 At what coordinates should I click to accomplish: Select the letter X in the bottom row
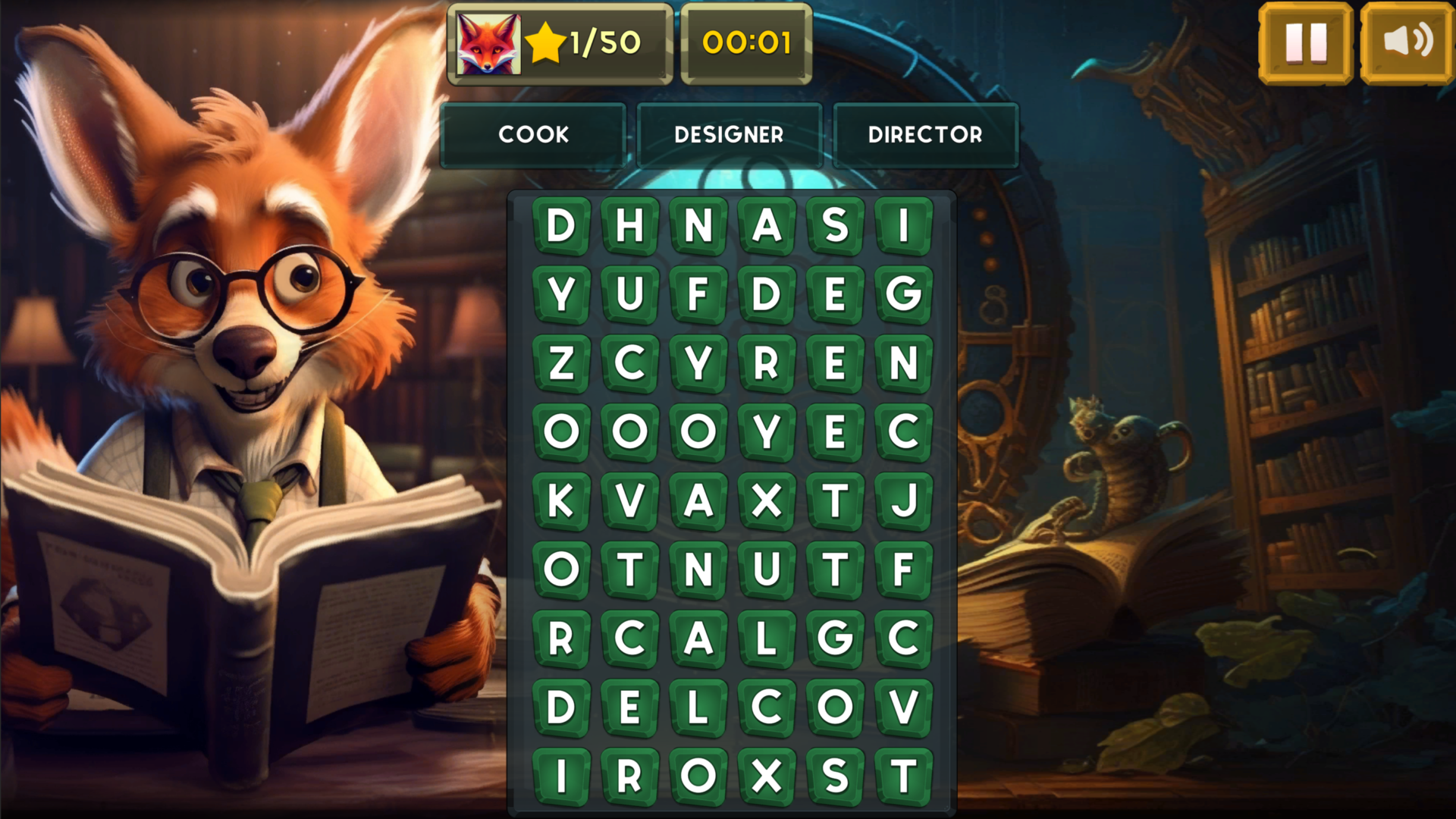[766, 774]
